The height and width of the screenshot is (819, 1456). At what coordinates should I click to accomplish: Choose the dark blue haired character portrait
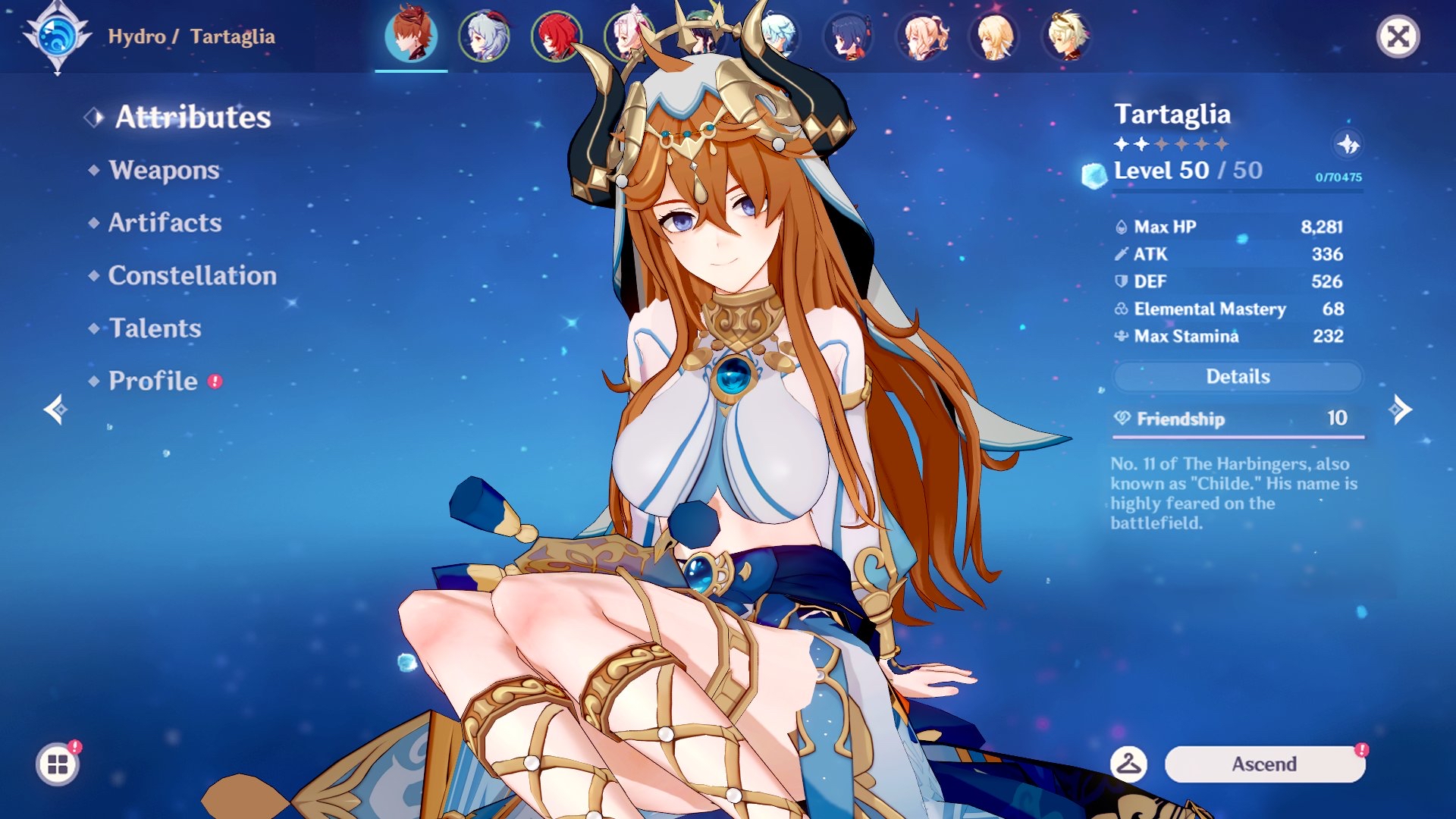coord(849,36)
